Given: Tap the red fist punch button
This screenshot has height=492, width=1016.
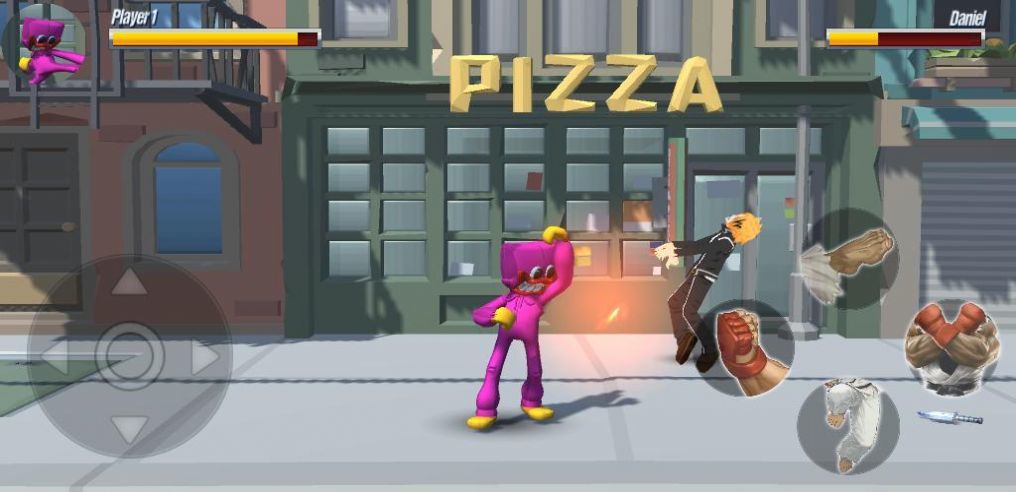Looking at the screenshot, I should (x=745, y=347).
